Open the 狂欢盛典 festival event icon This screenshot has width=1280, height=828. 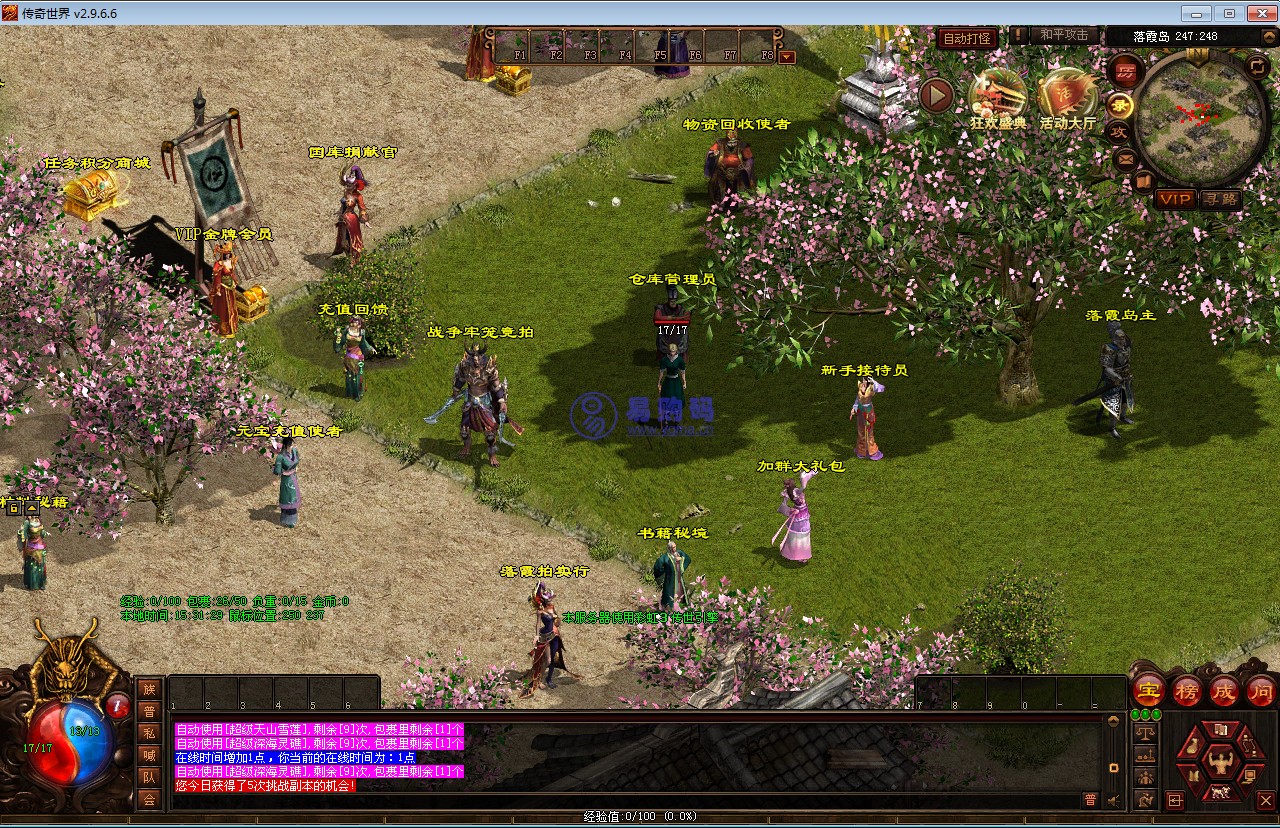pos(997,96)
